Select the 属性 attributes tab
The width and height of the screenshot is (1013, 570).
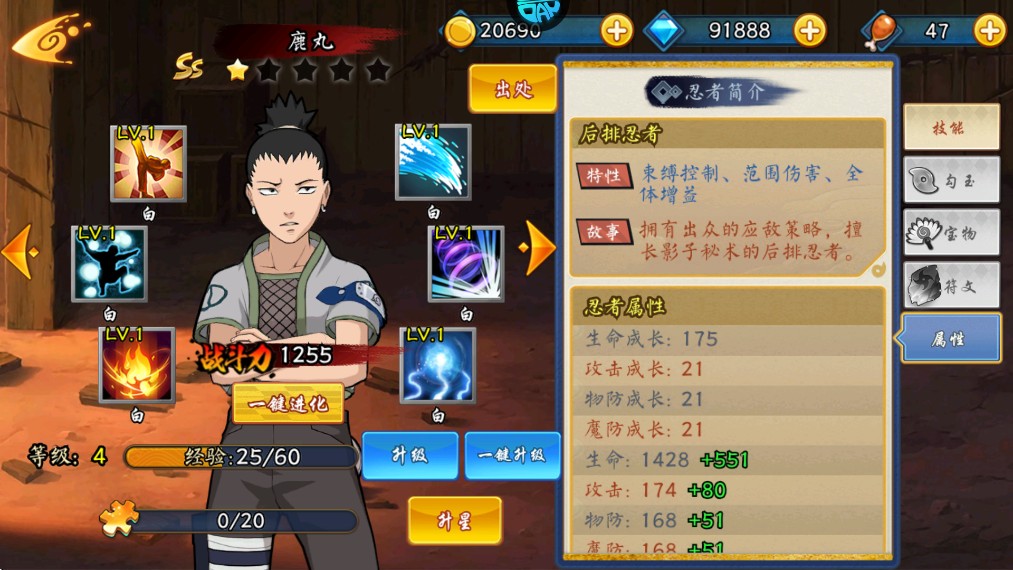(x=950, y=339)
